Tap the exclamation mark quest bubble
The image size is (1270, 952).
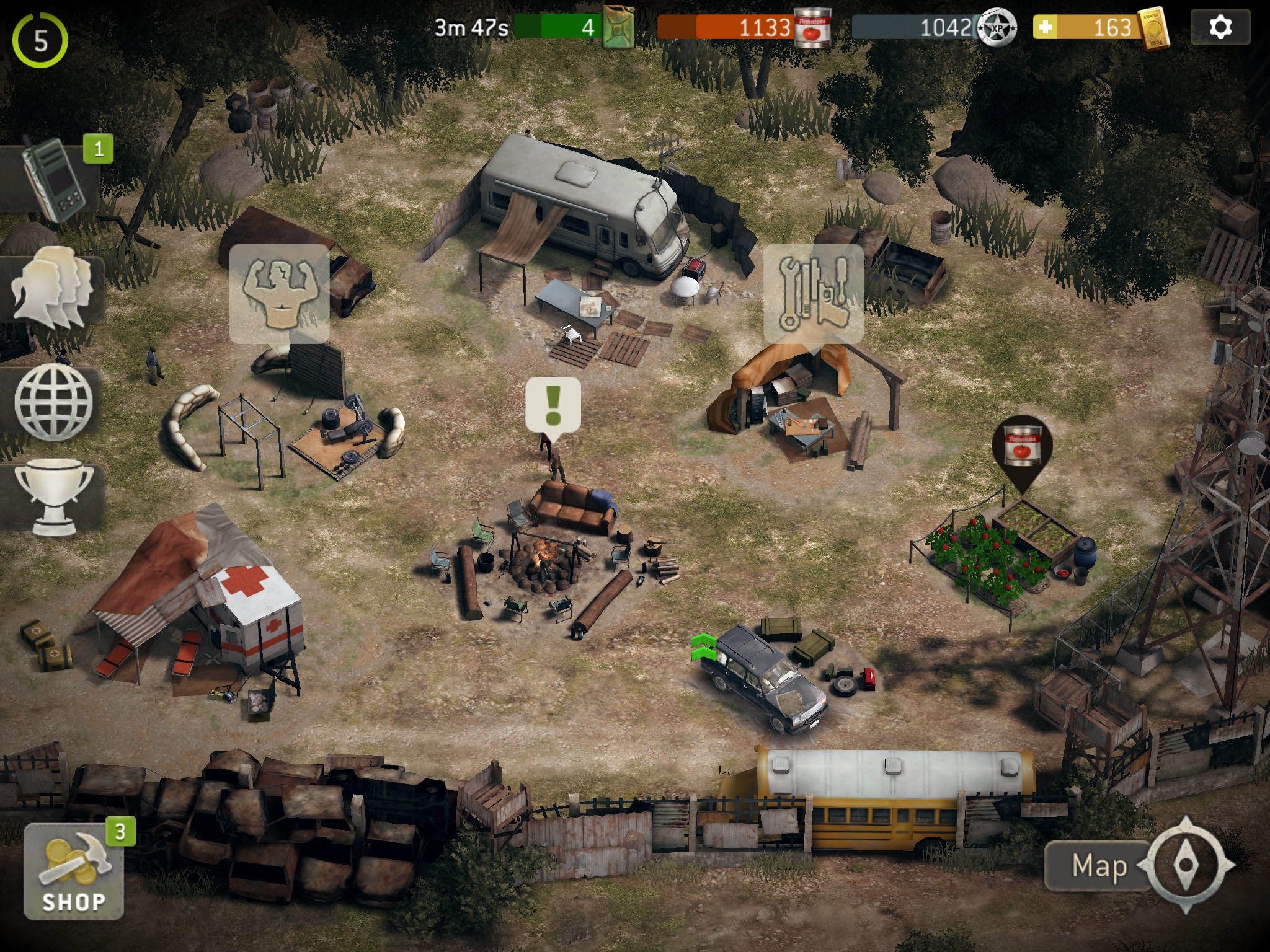(553, 404)
